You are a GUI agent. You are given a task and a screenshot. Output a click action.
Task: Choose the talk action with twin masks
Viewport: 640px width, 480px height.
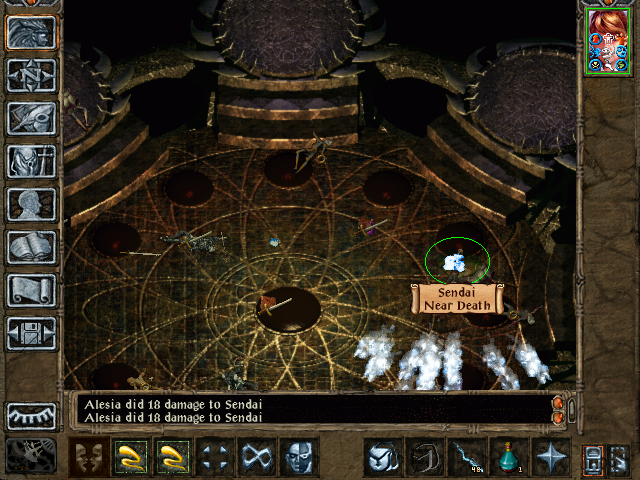pyautogui.click(x=89, y=457)
